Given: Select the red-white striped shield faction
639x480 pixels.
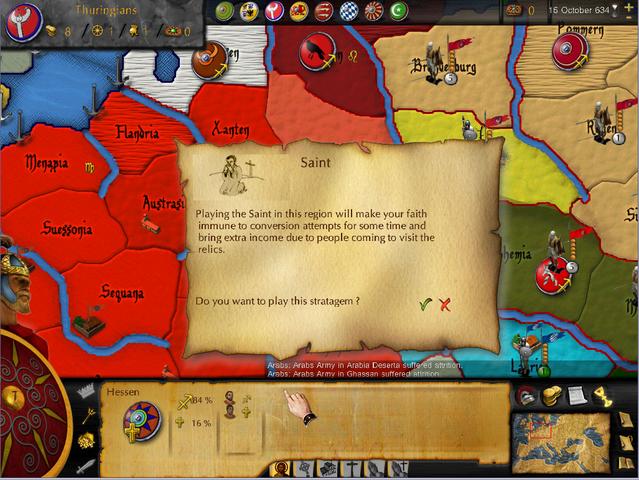Looking at the screenshot, I should tap(322, 11).
